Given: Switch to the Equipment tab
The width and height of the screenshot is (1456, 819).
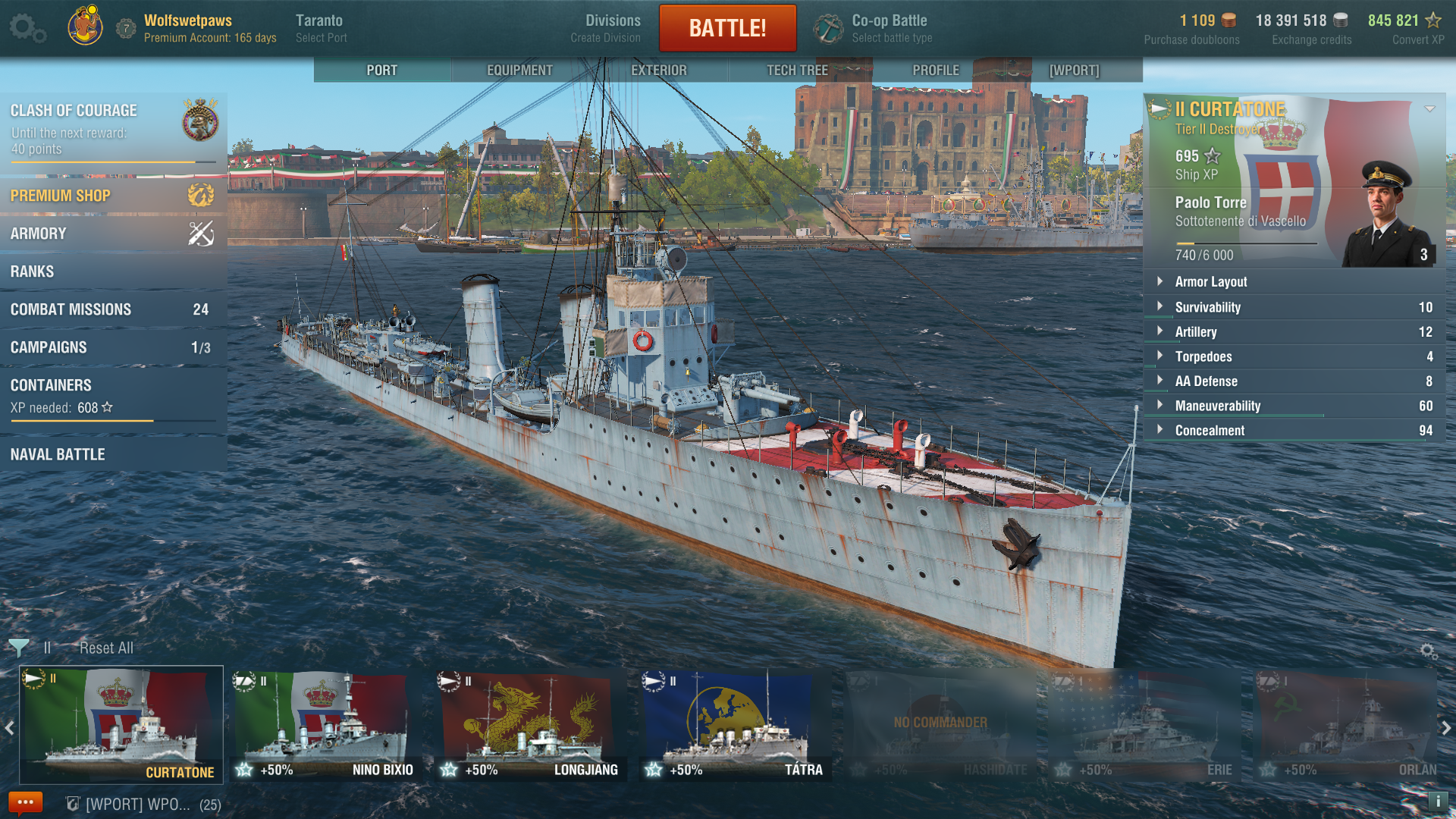Looking at the screenshot, I should pos(519,70).
